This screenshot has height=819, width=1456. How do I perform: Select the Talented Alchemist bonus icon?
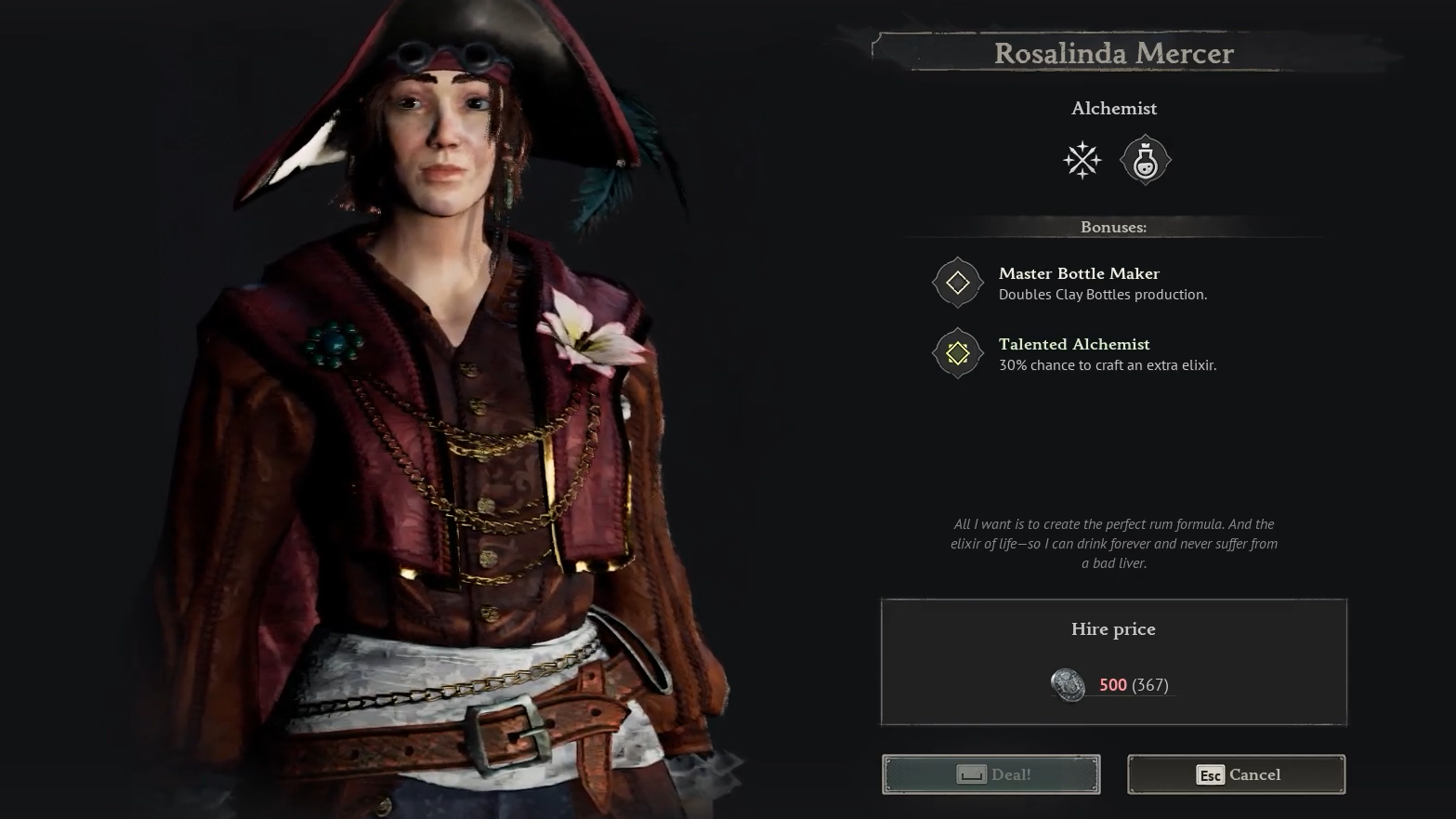click(x=957, y=353)
